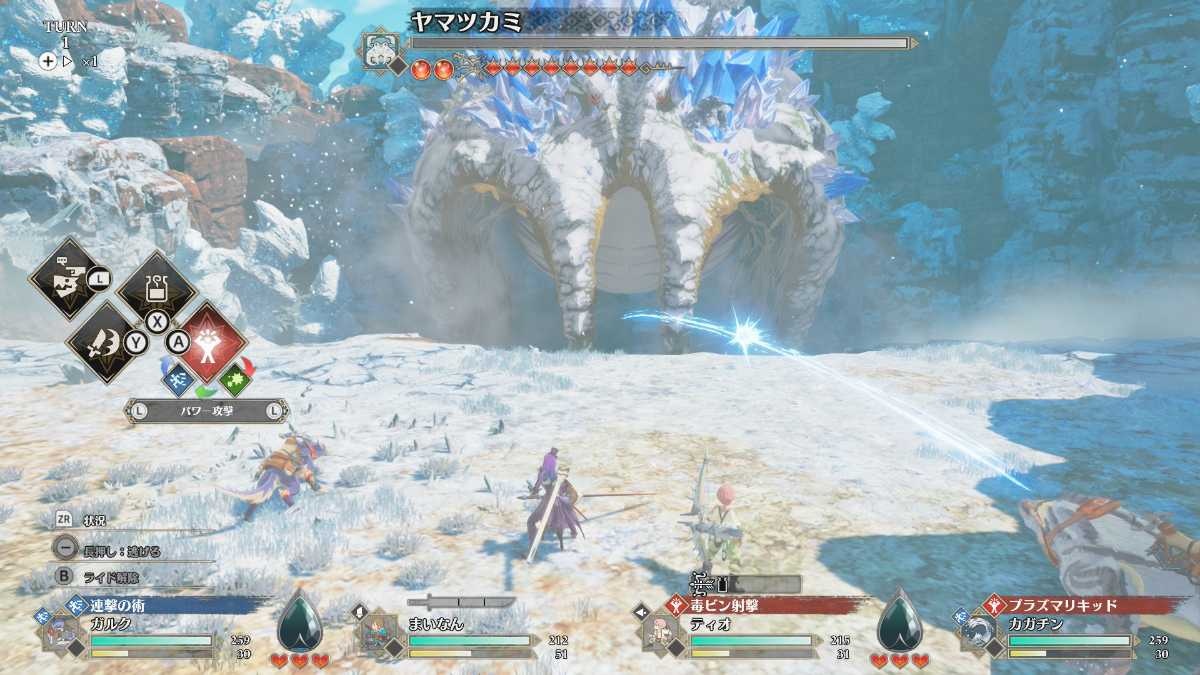
Task: Click the kinship gauge beside カガチン
Action: [x=900, y=625]
